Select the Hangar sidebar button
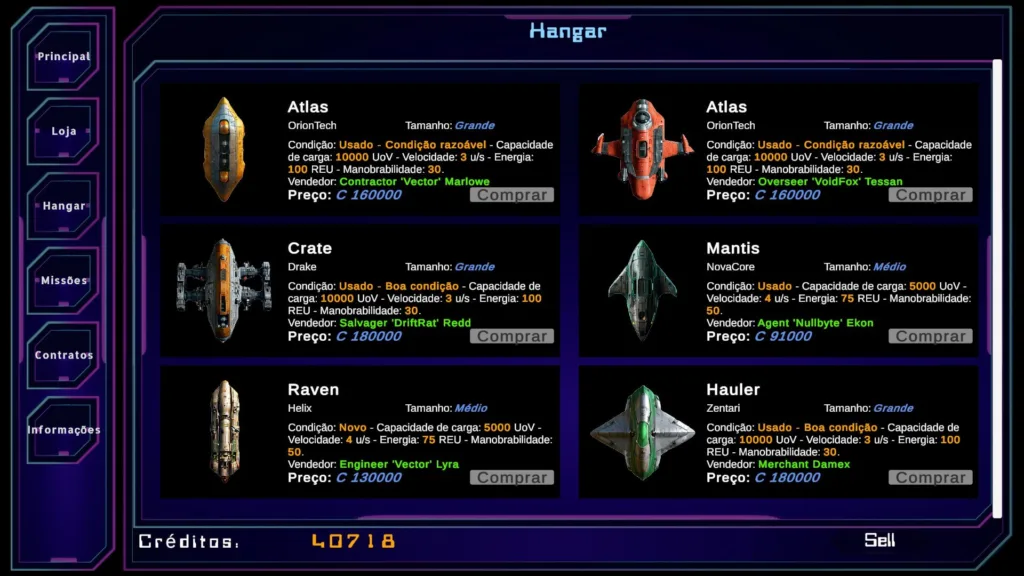The image size is (1024, 576). pyautogui.click(x=64, y=206)
